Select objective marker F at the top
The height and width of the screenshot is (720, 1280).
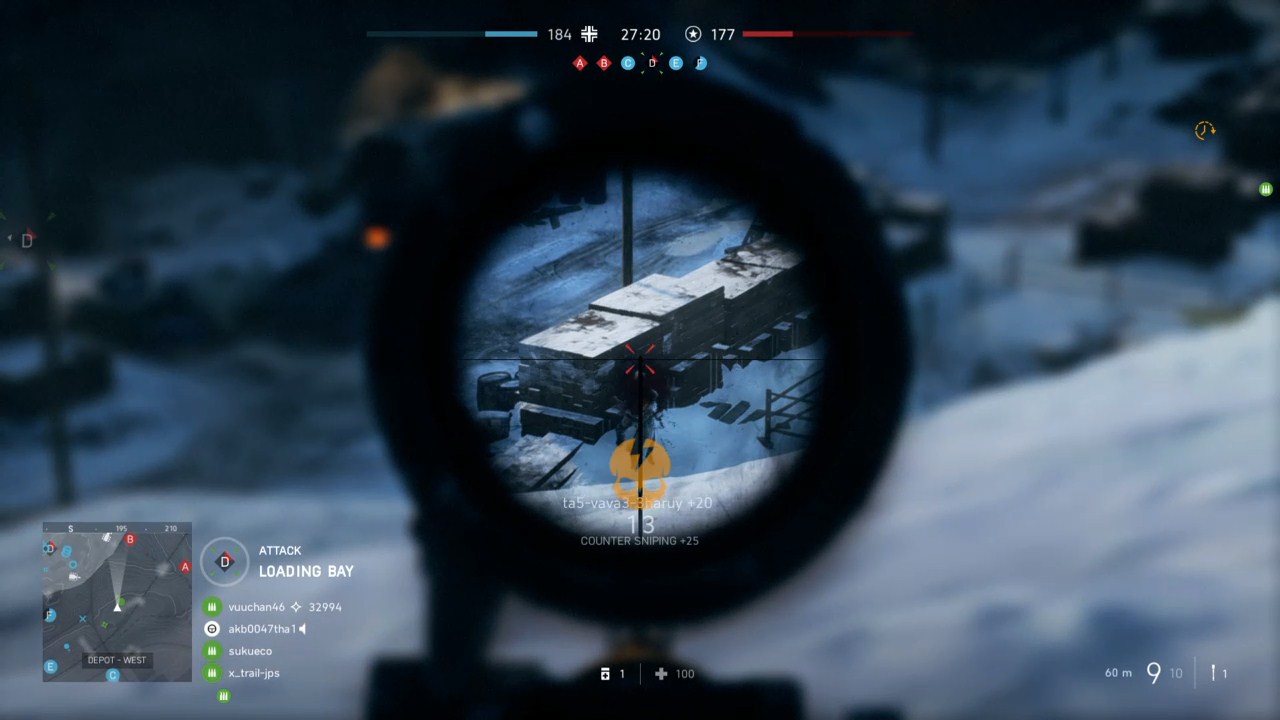(700, 63)
